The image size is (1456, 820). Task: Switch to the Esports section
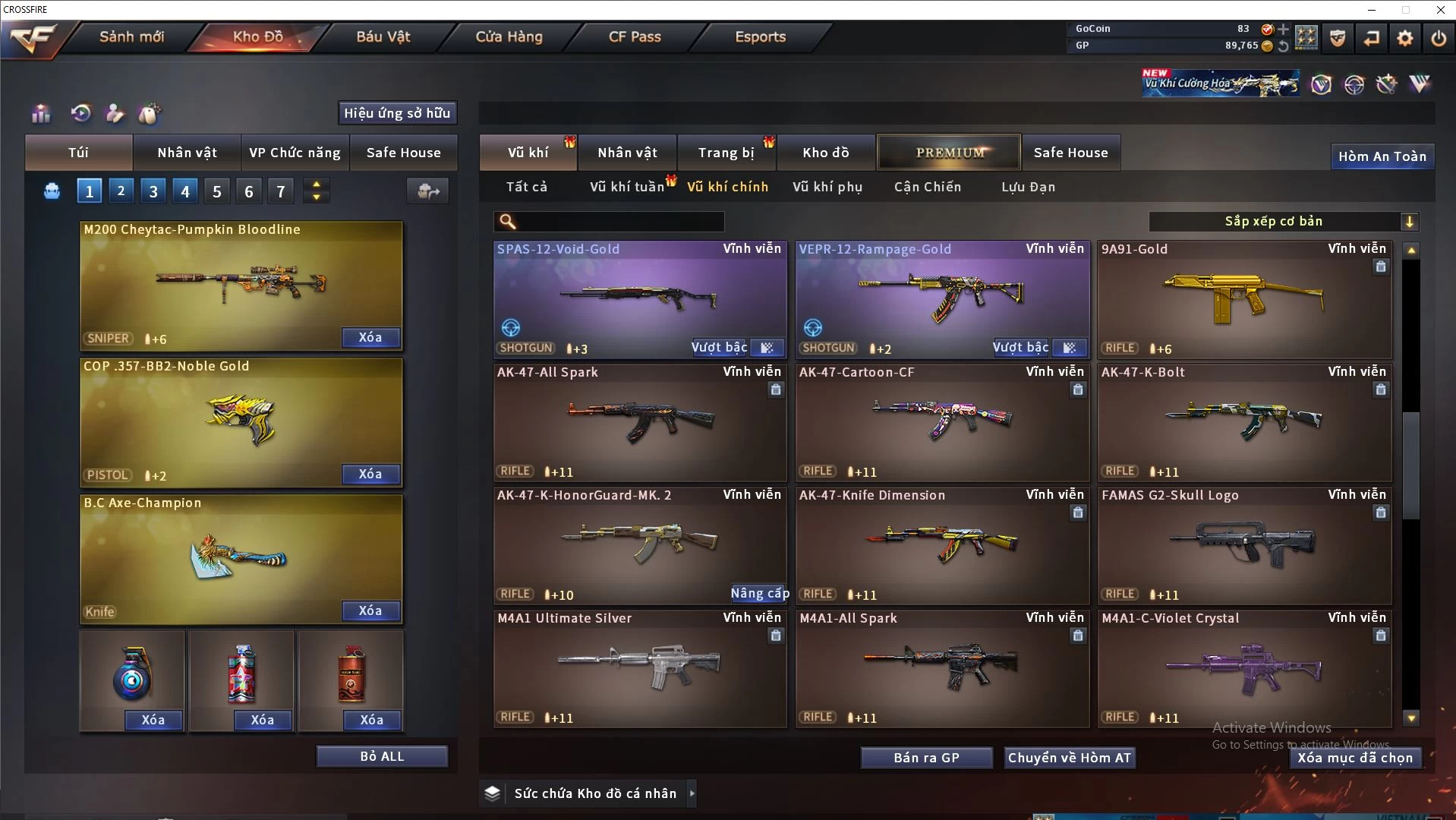pos(760,36)
